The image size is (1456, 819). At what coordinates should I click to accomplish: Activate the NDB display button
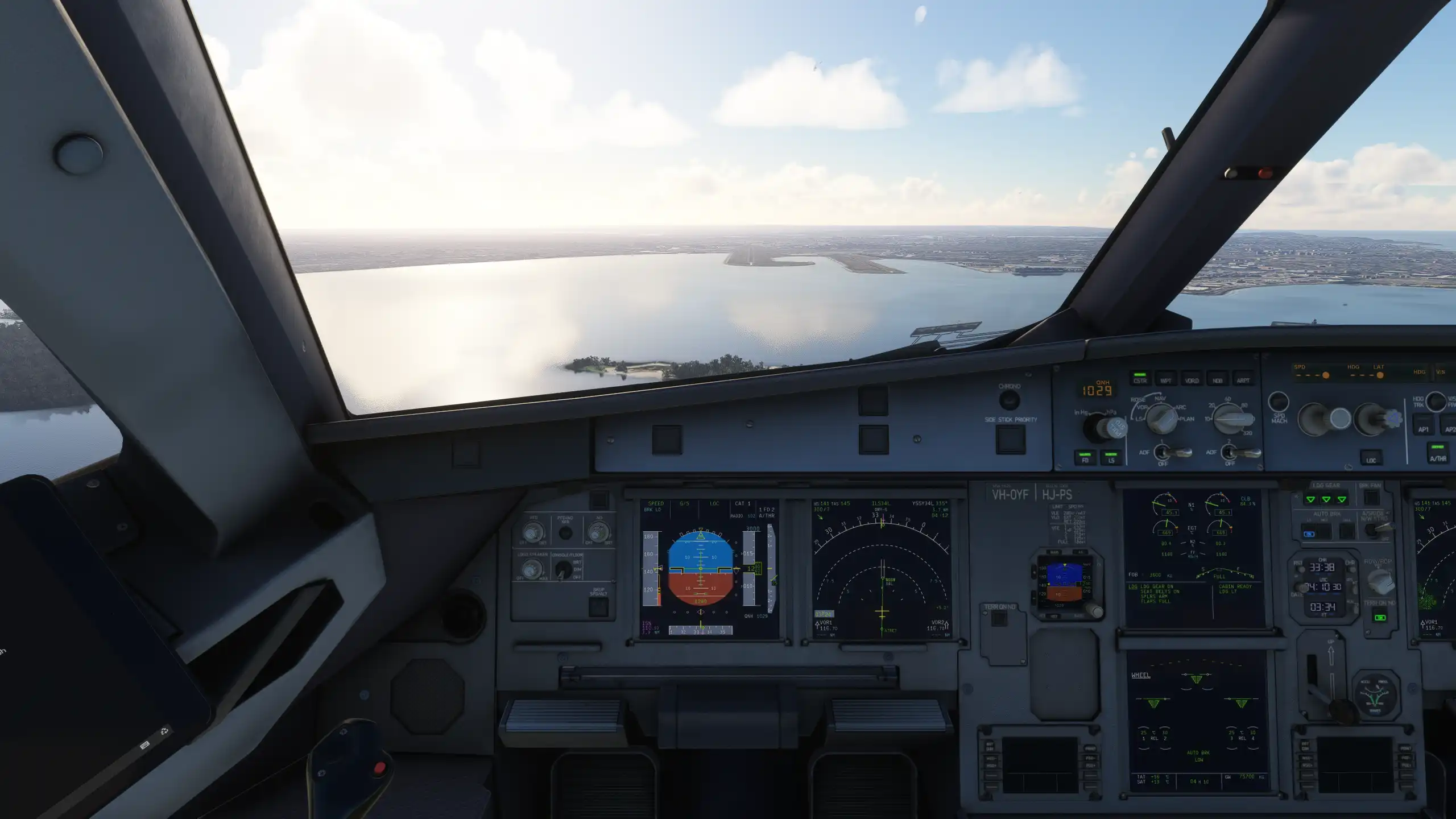1217,380
